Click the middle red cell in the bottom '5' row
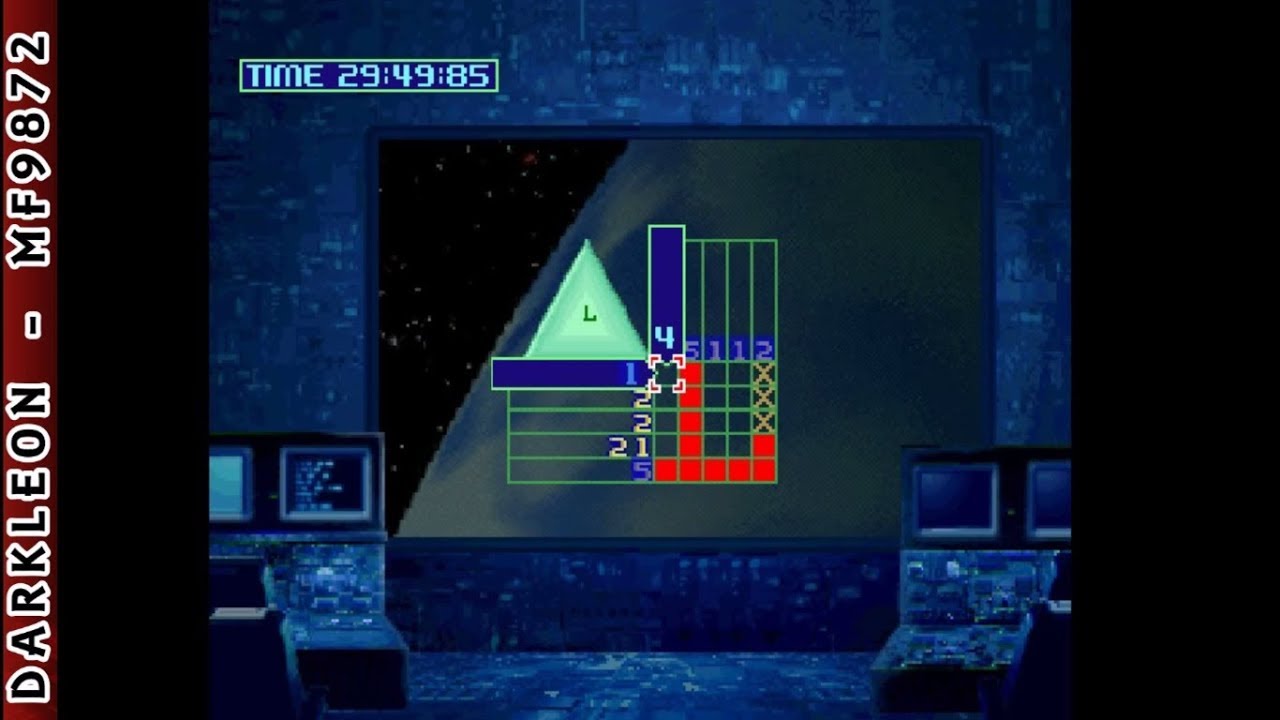1280x720 pixels. 713,471
